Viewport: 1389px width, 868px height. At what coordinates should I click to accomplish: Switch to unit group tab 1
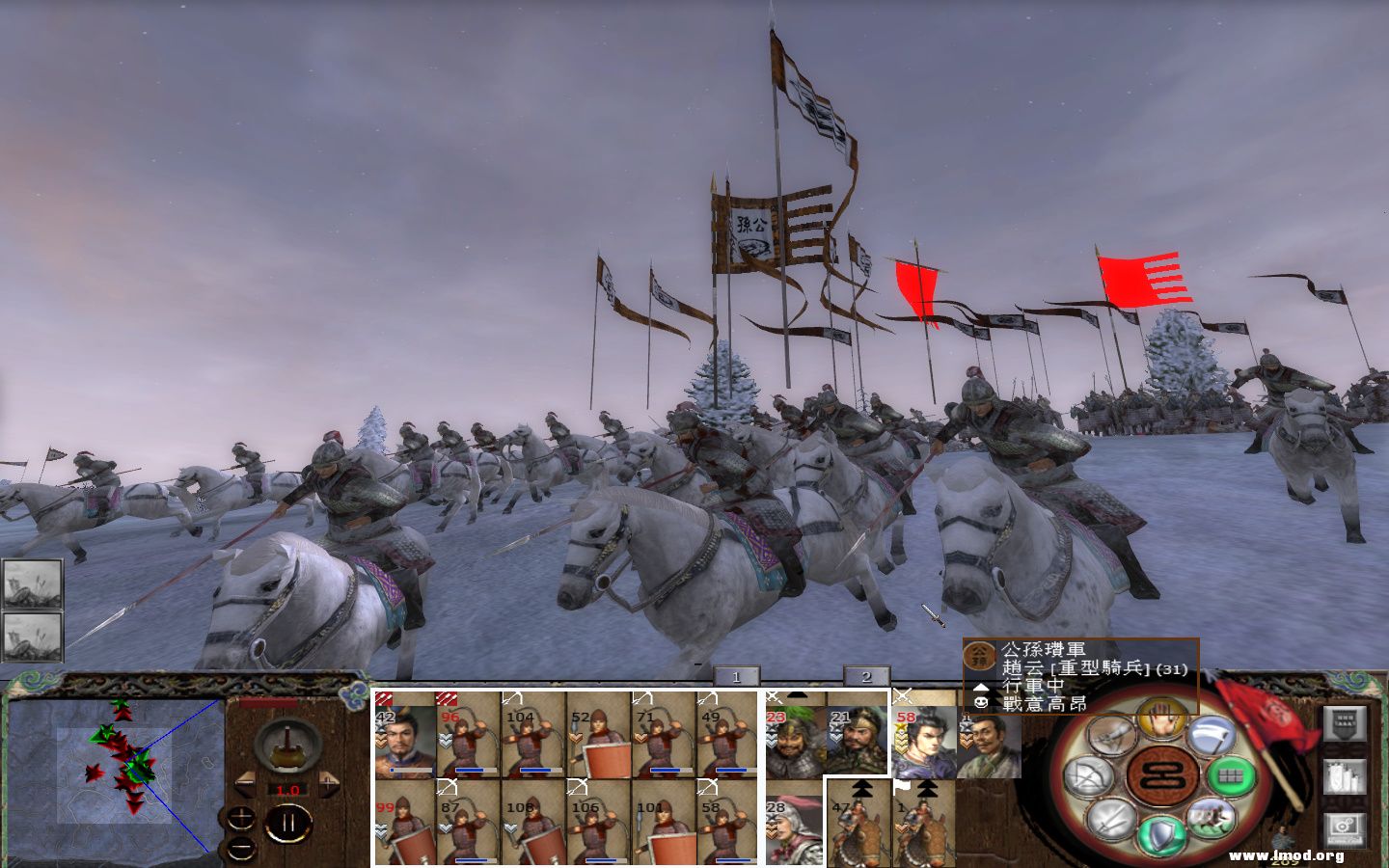[736, 677]
